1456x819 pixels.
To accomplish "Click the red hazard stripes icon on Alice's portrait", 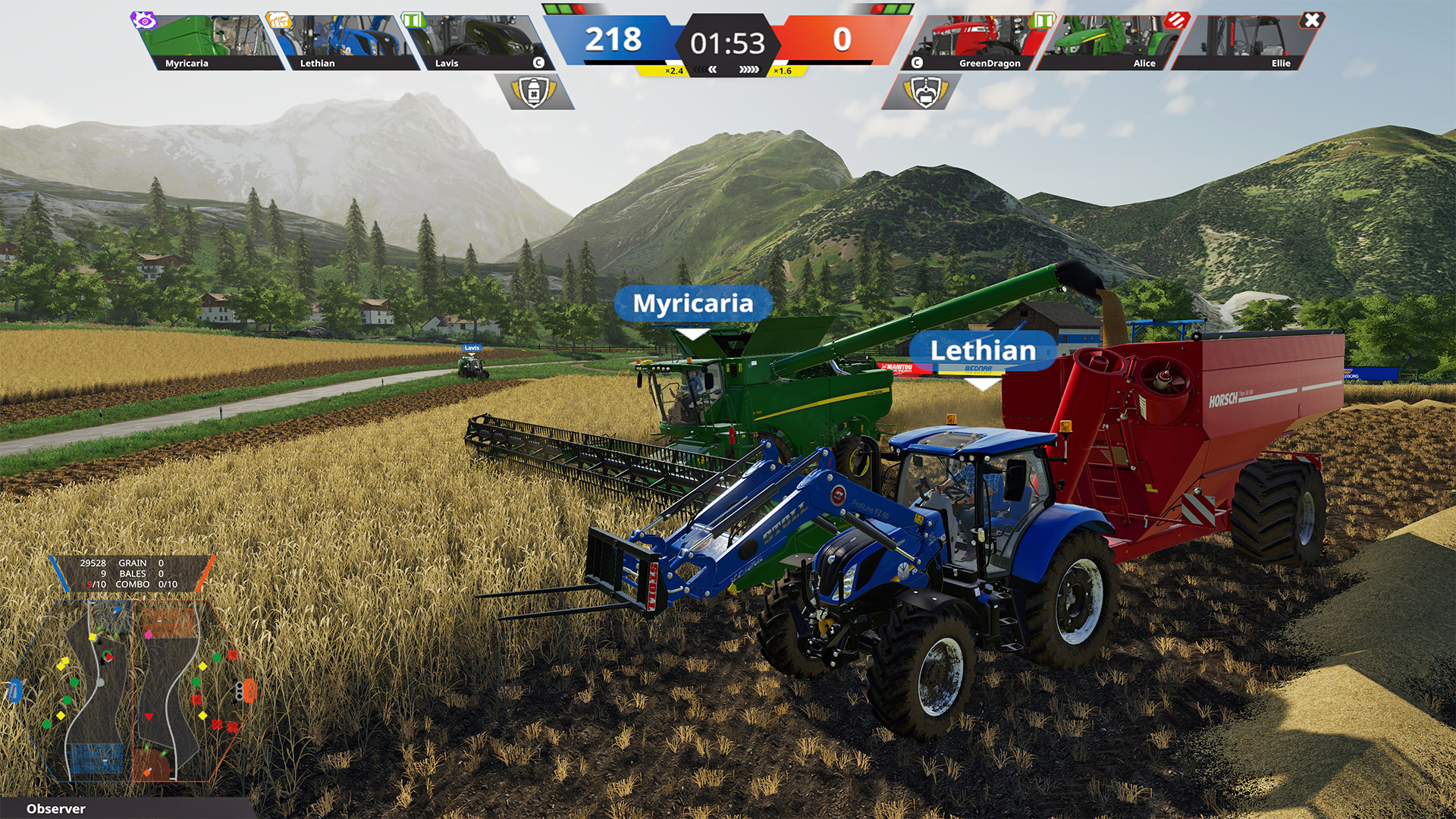I will coord(1176,19).
